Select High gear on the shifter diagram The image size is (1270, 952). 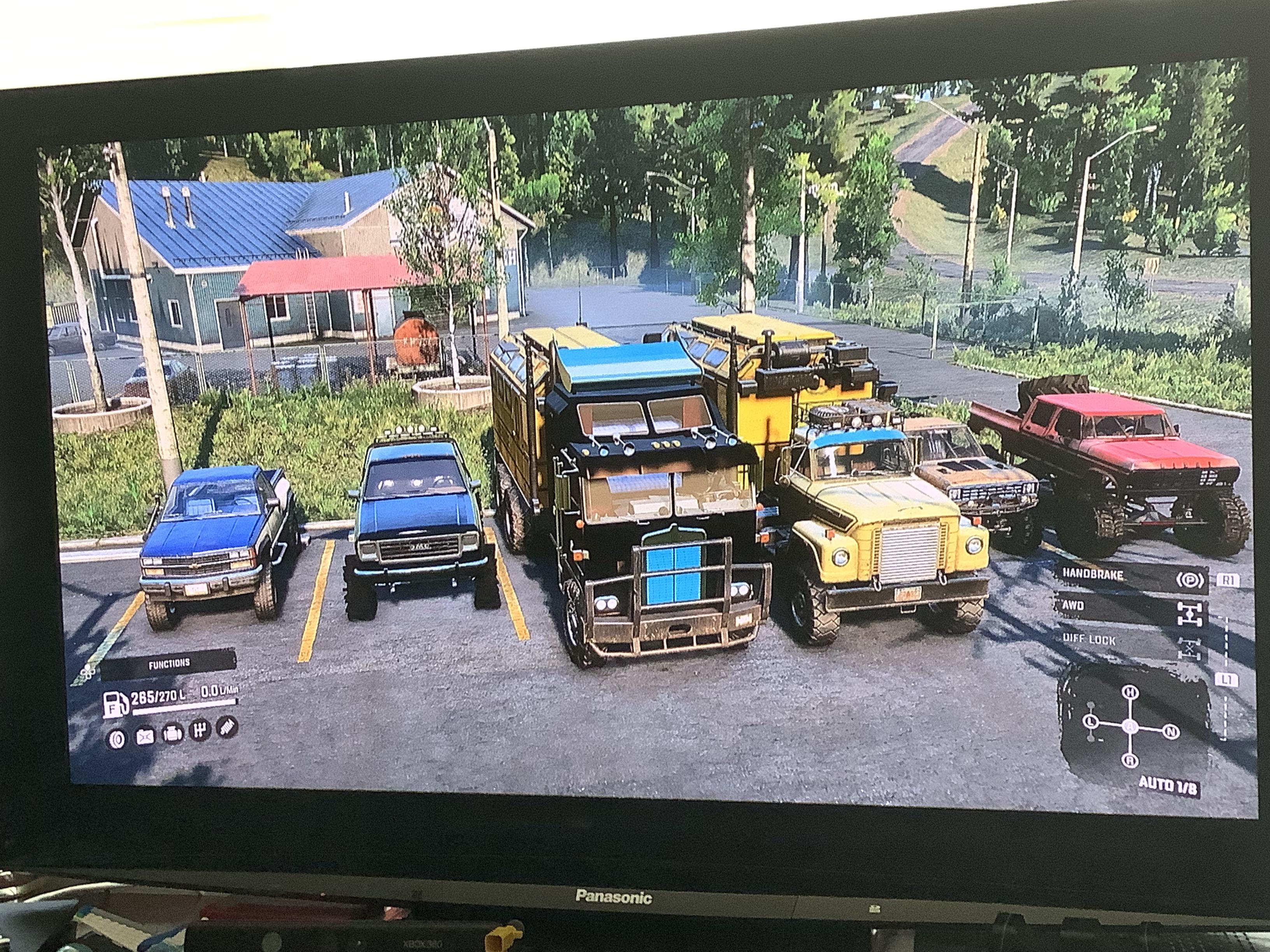click(x=1131, y=692)
